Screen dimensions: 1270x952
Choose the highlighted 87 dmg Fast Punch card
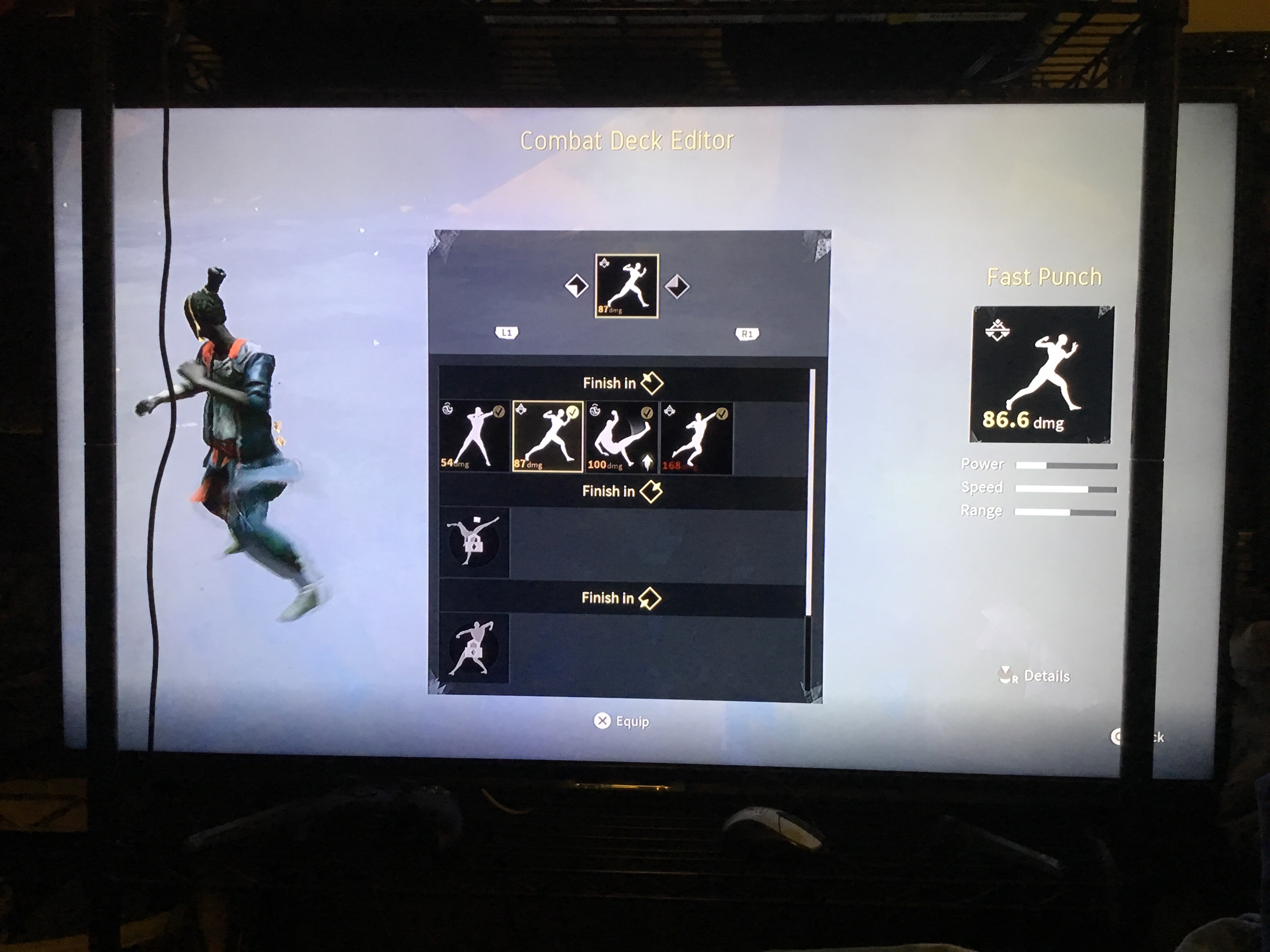click(547, 437)
